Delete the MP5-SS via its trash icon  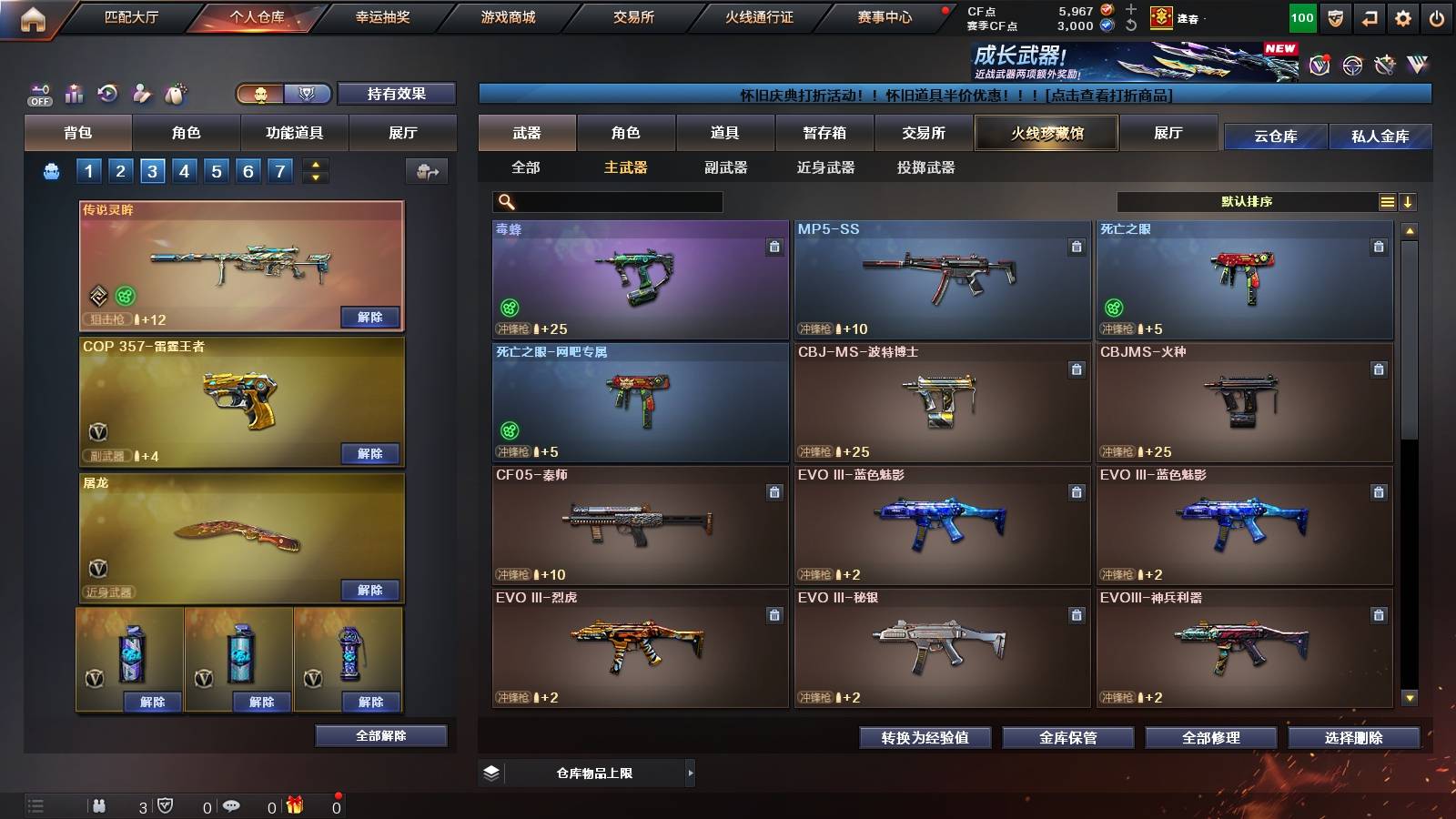[1076, 245]
